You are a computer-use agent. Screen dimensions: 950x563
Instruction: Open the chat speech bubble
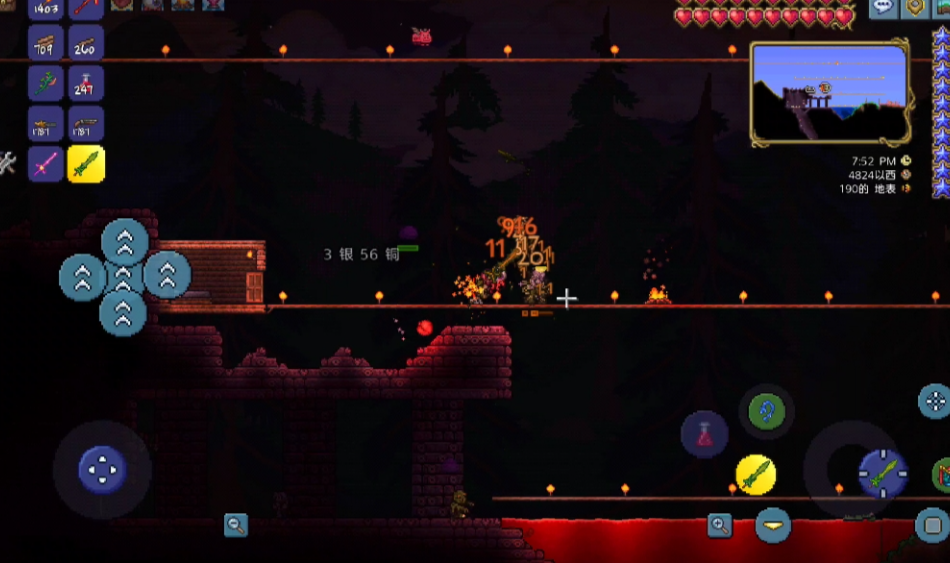[883, 8]
